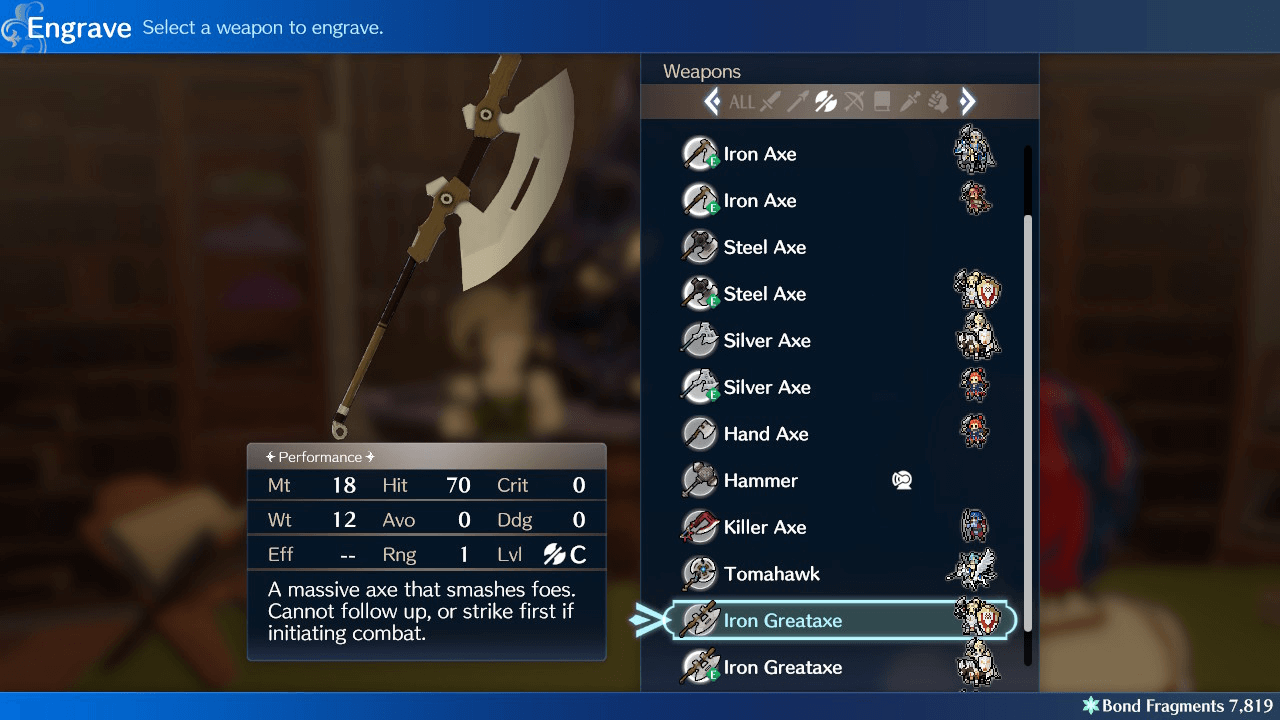
Task: Click the Axe filter icon in Weapons panel
Action: pos(825,101)
